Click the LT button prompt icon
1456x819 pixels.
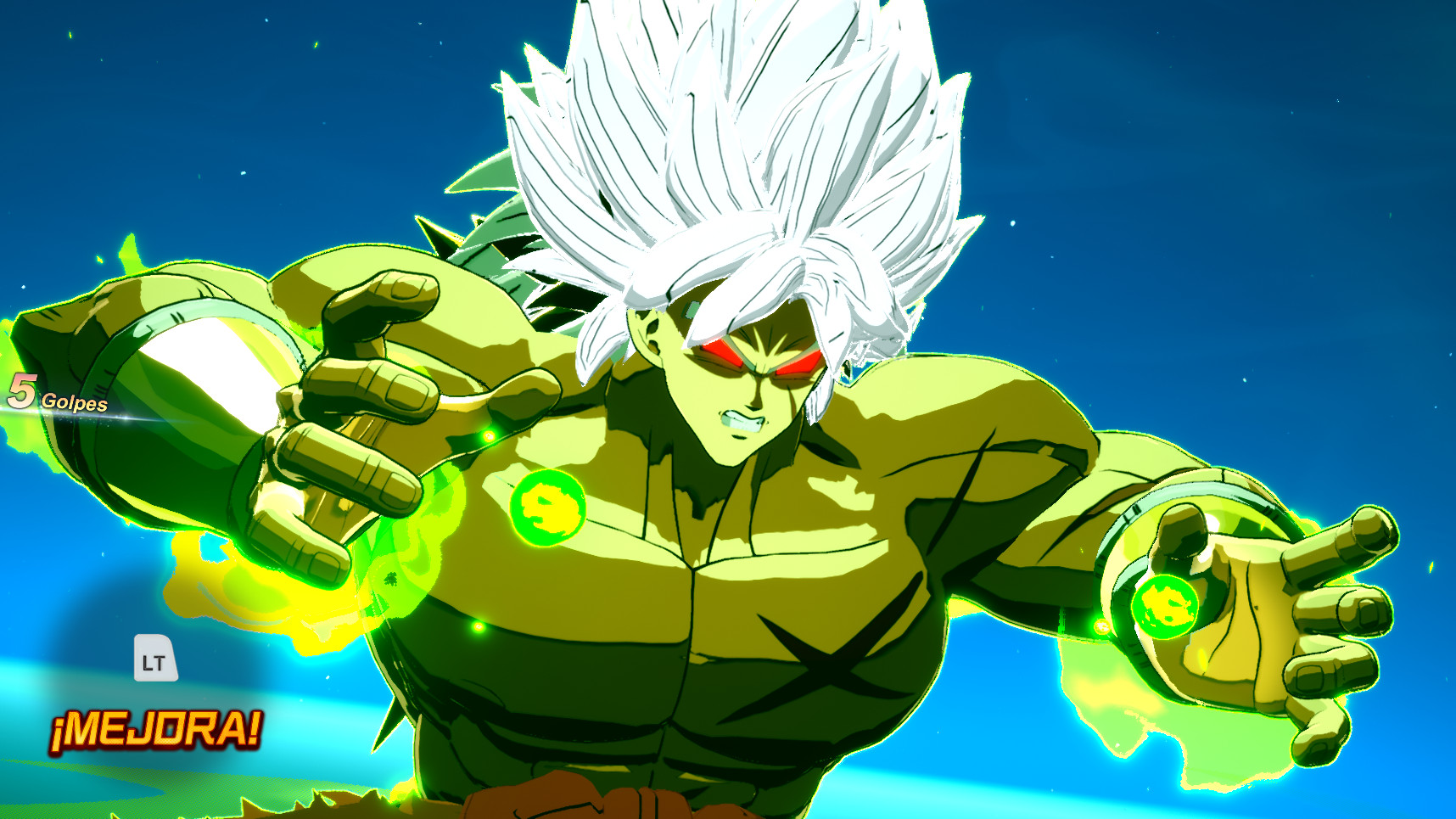tap(155, 658)
